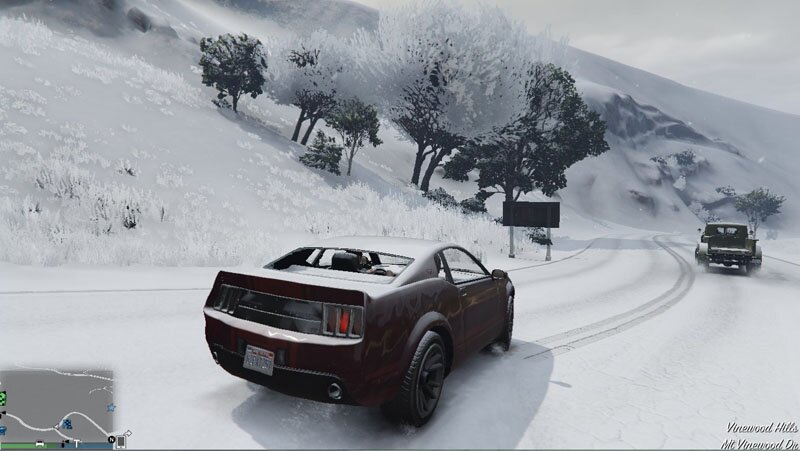800x451 pixels.
Task: Select the blue checkered blip near the player arrow
Action: point(66,424)
